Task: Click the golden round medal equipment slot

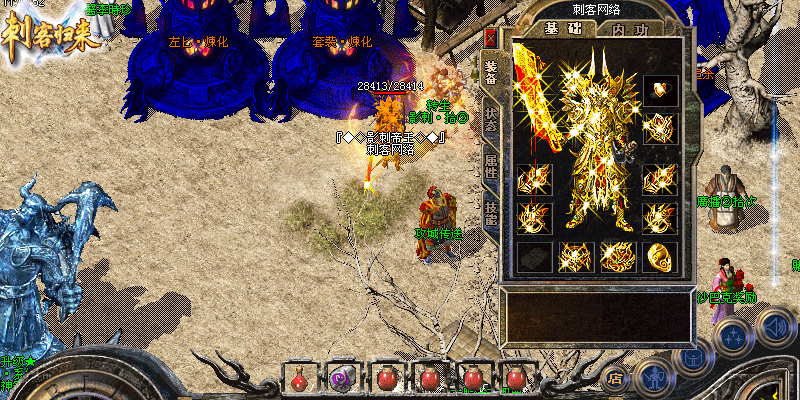Action: 659,256
